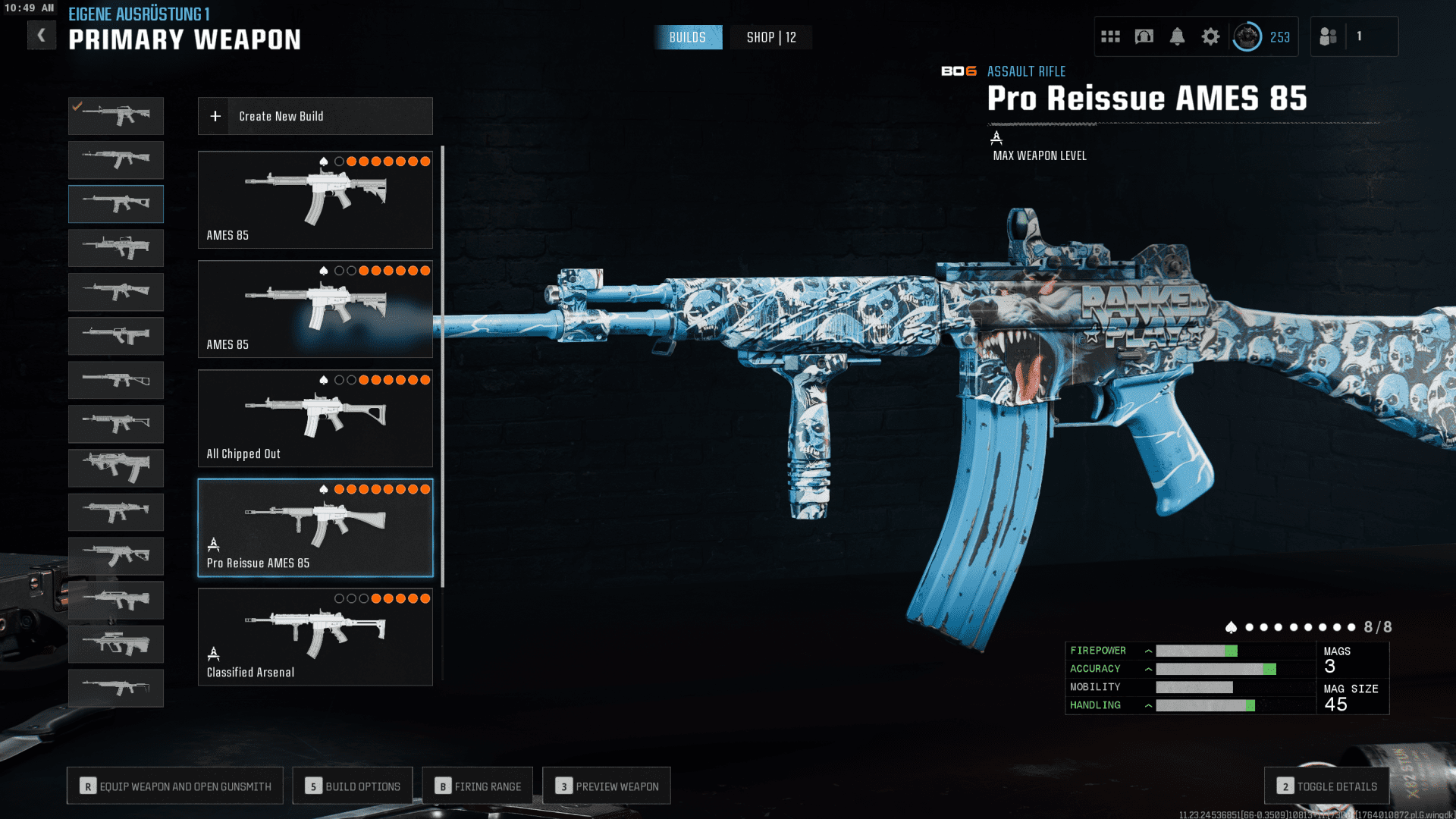This screenshot has height=819, width=1456.
Task: Enter the Firing Range
Action: (478, 786)
